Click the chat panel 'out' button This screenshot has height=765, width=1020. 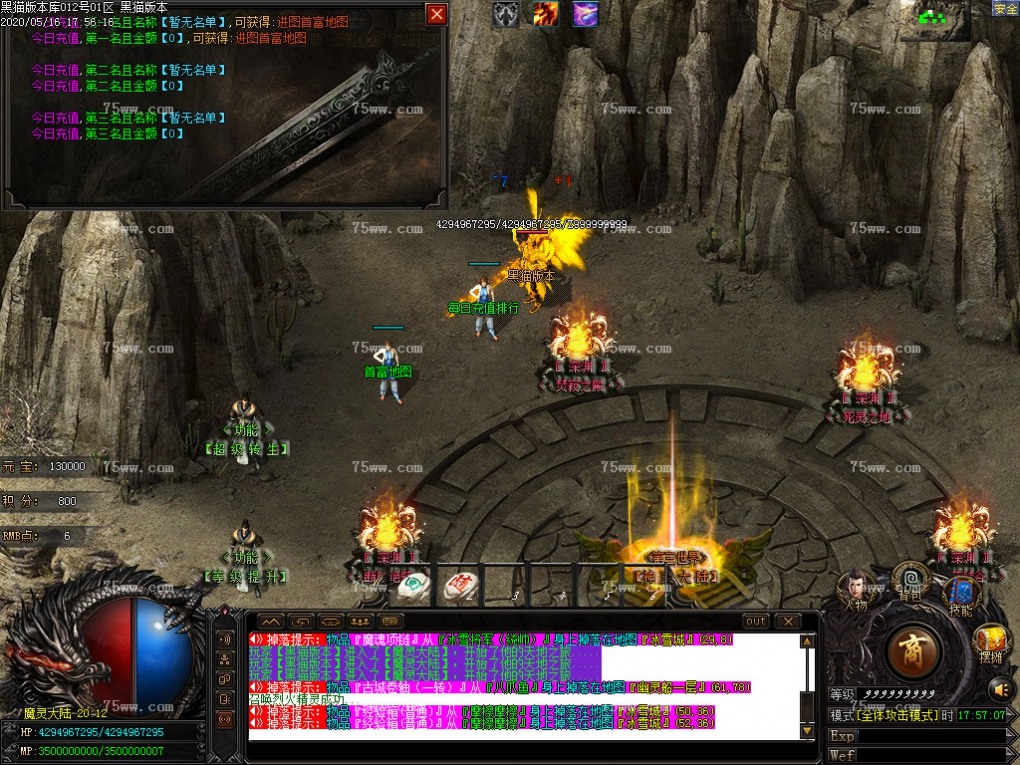756,621
